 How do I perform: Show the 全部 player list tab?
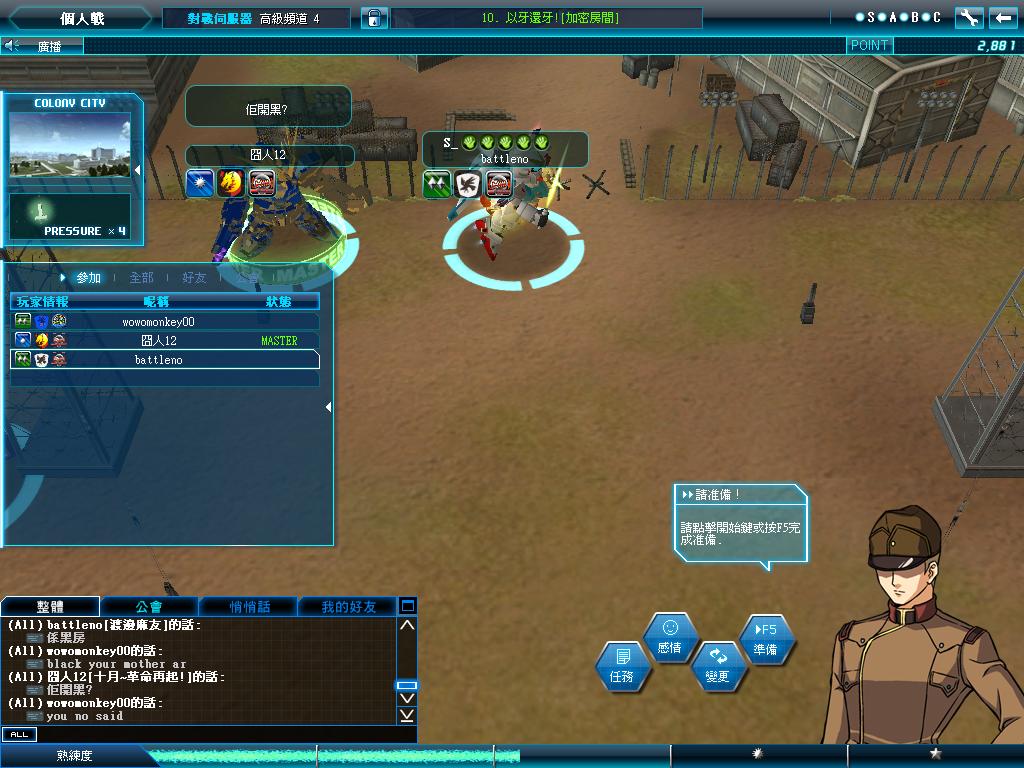141,278
